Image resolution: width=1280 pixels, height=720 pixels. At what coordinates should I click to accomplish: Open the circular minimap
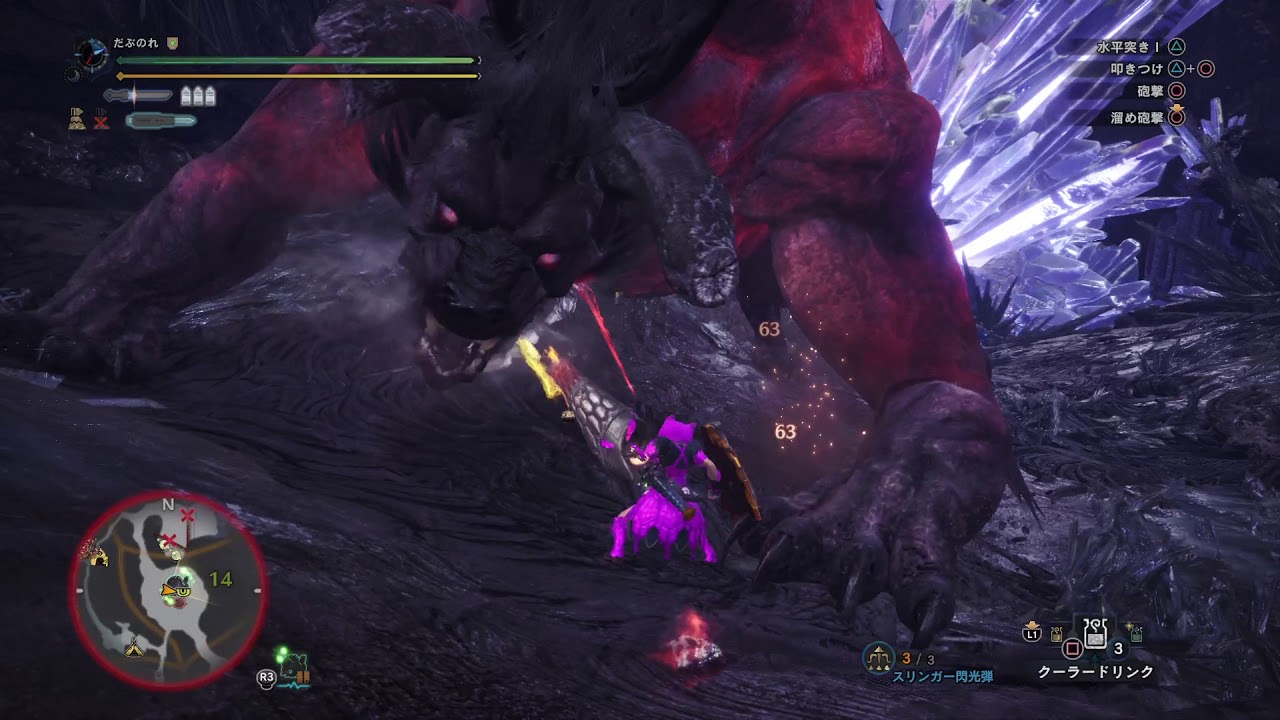[x=168, y=592]
